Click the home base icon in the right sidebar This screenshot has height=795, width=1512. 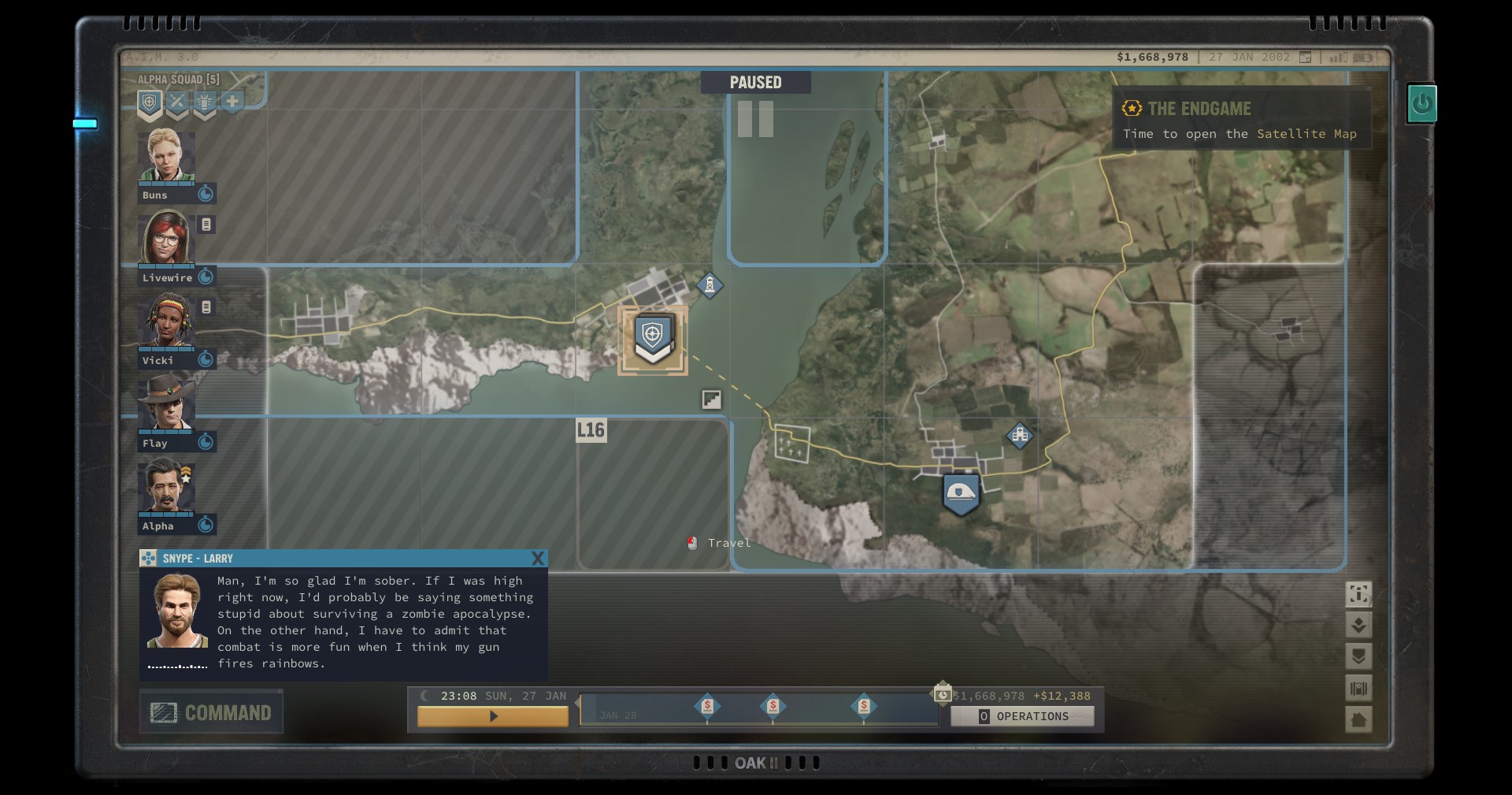pyautogui.click(x=1358, y=719)
